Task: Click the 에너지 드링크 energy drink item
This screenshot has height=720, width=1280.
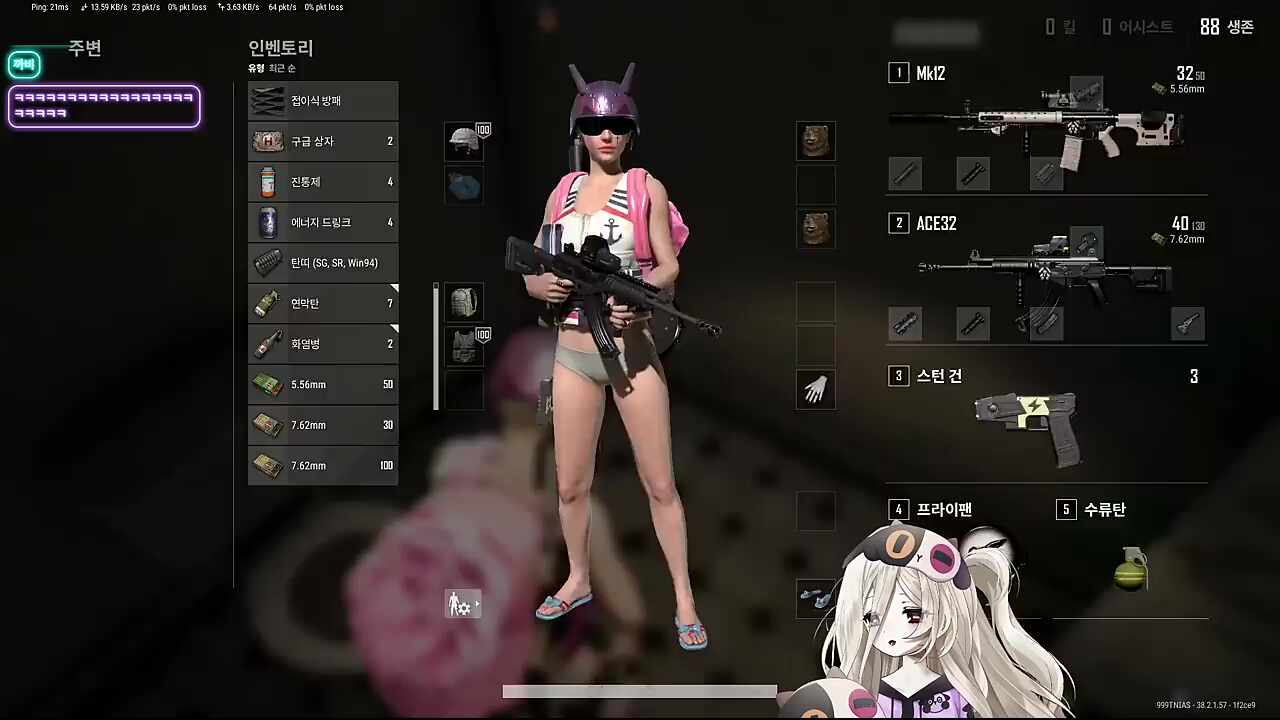Action: click(x=322, y=222)
